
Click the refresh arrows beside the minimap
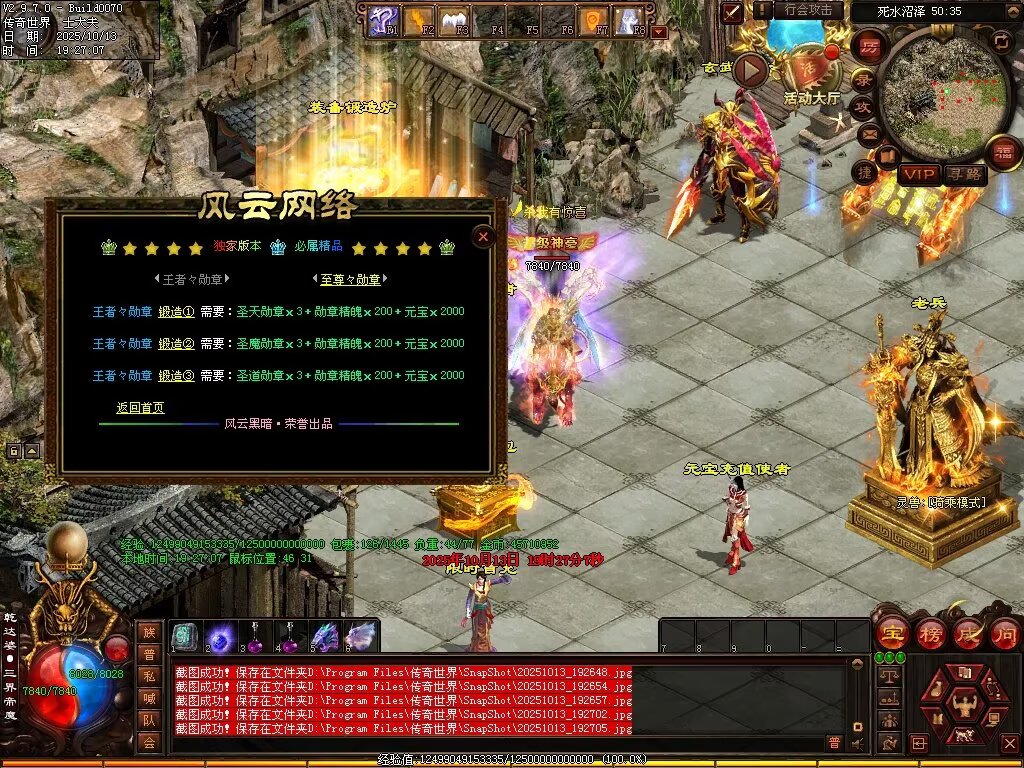pyautogui.click(x=1002, y=40)
